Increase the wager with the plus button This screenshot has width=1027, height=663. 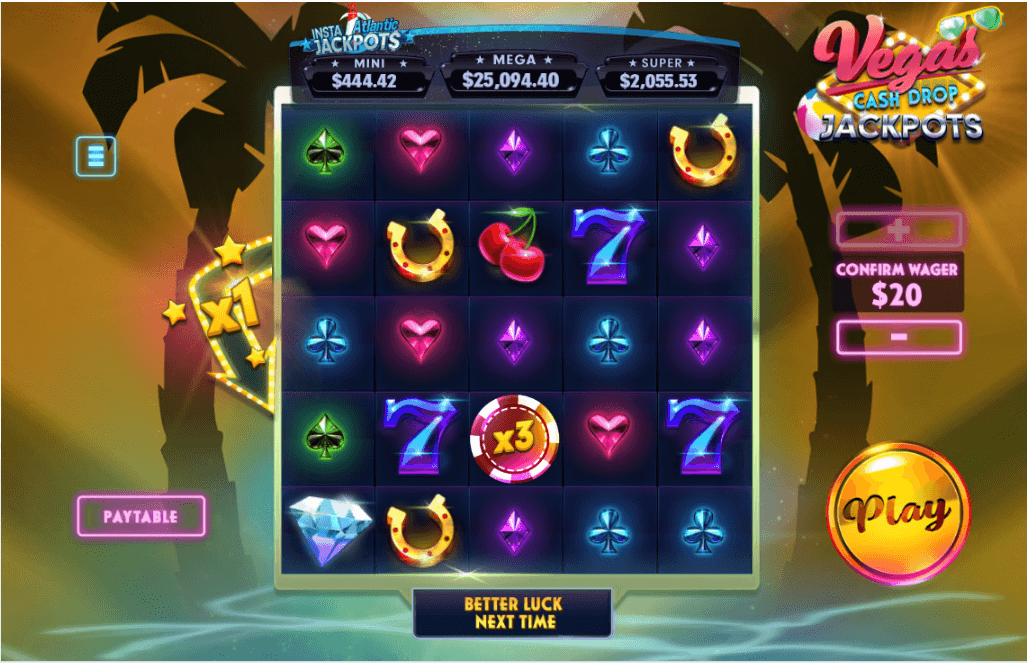(x=898, y=230)
